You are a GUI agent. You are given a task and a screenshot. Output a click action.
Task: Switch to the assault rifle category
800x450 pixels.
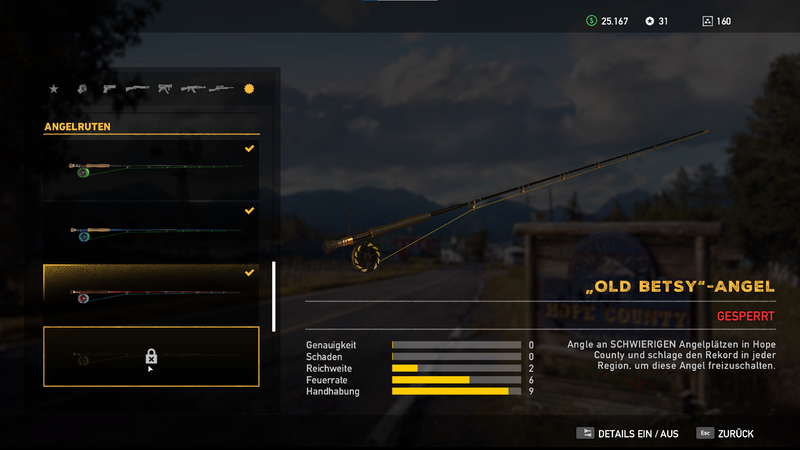click(192, 89)
